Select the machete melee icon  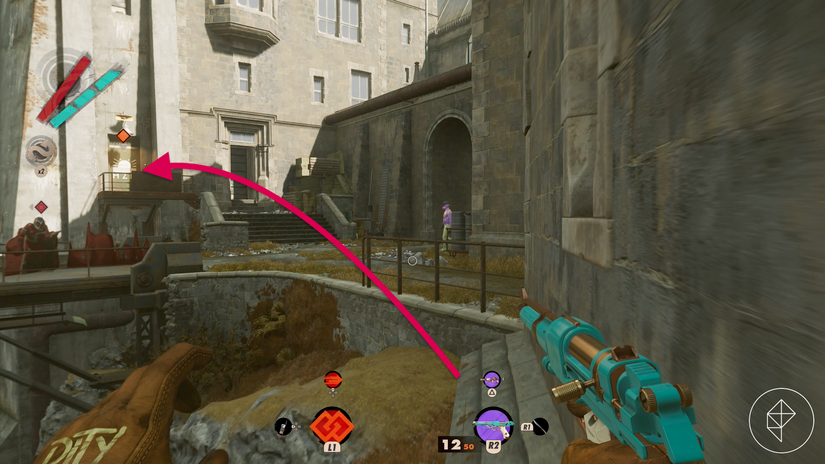pos(540,427)
